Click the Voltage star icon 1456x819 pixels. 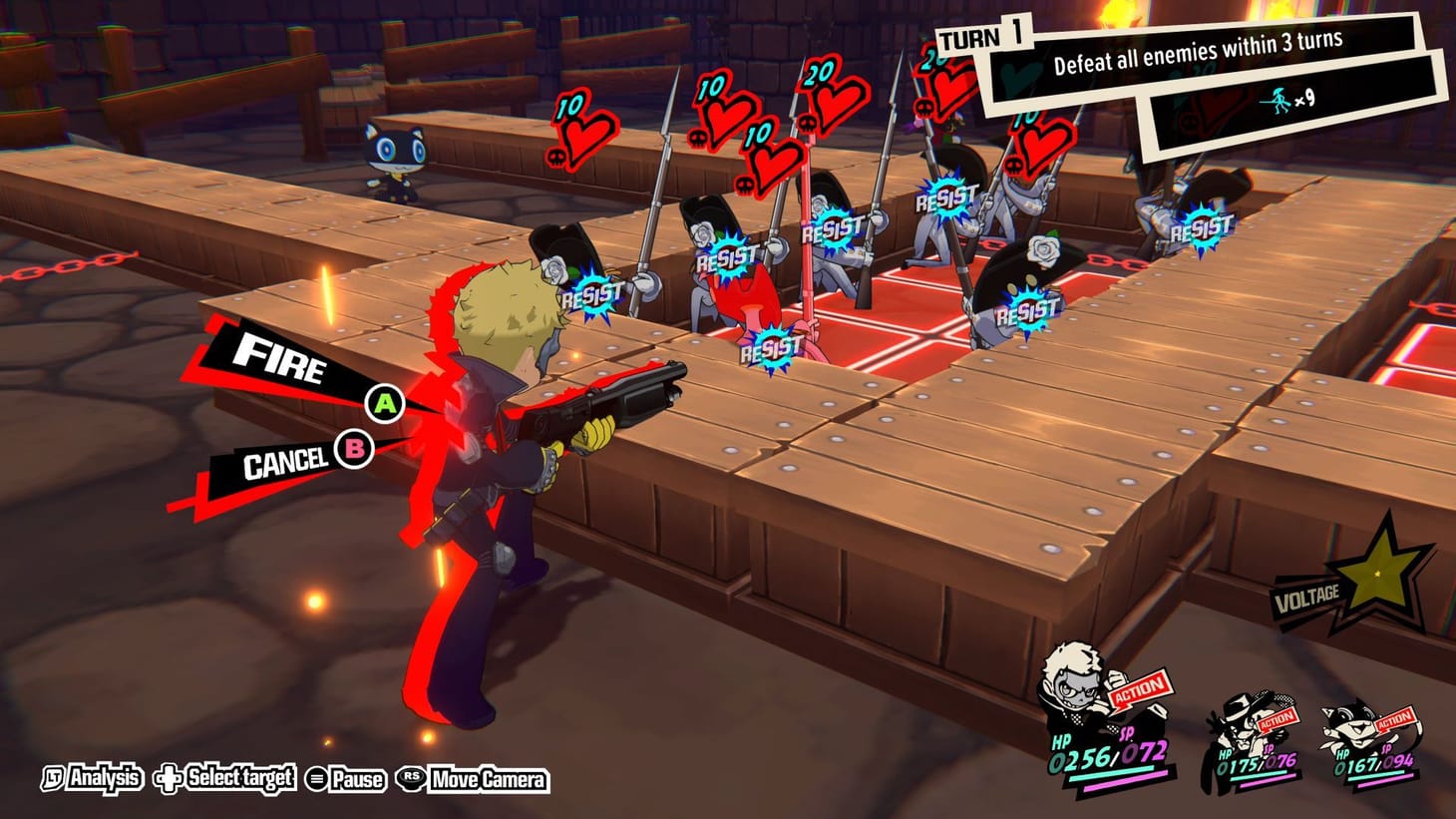click(1377, 573)
